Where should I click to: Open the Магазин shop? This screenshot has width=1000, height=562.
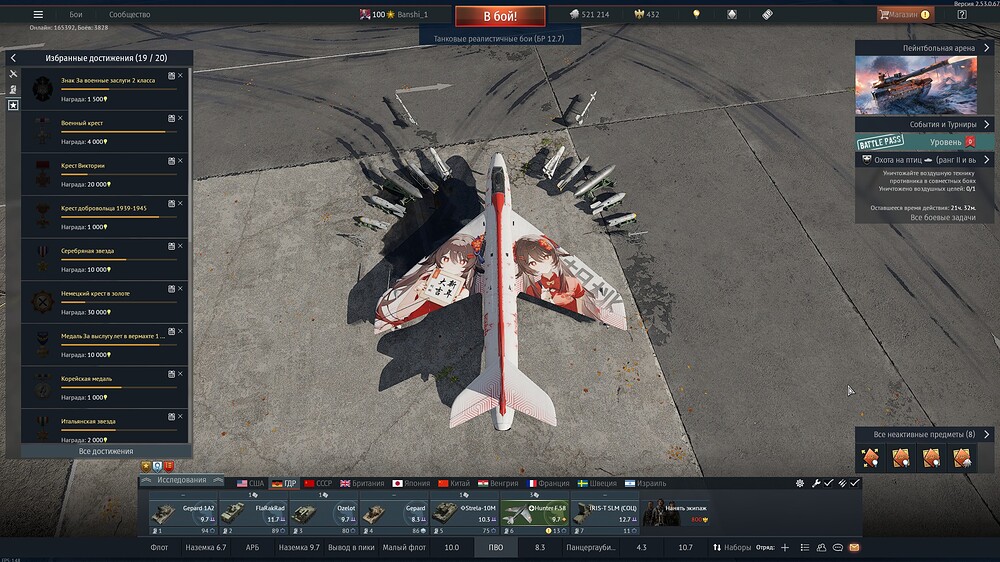[x=904, y=15]
